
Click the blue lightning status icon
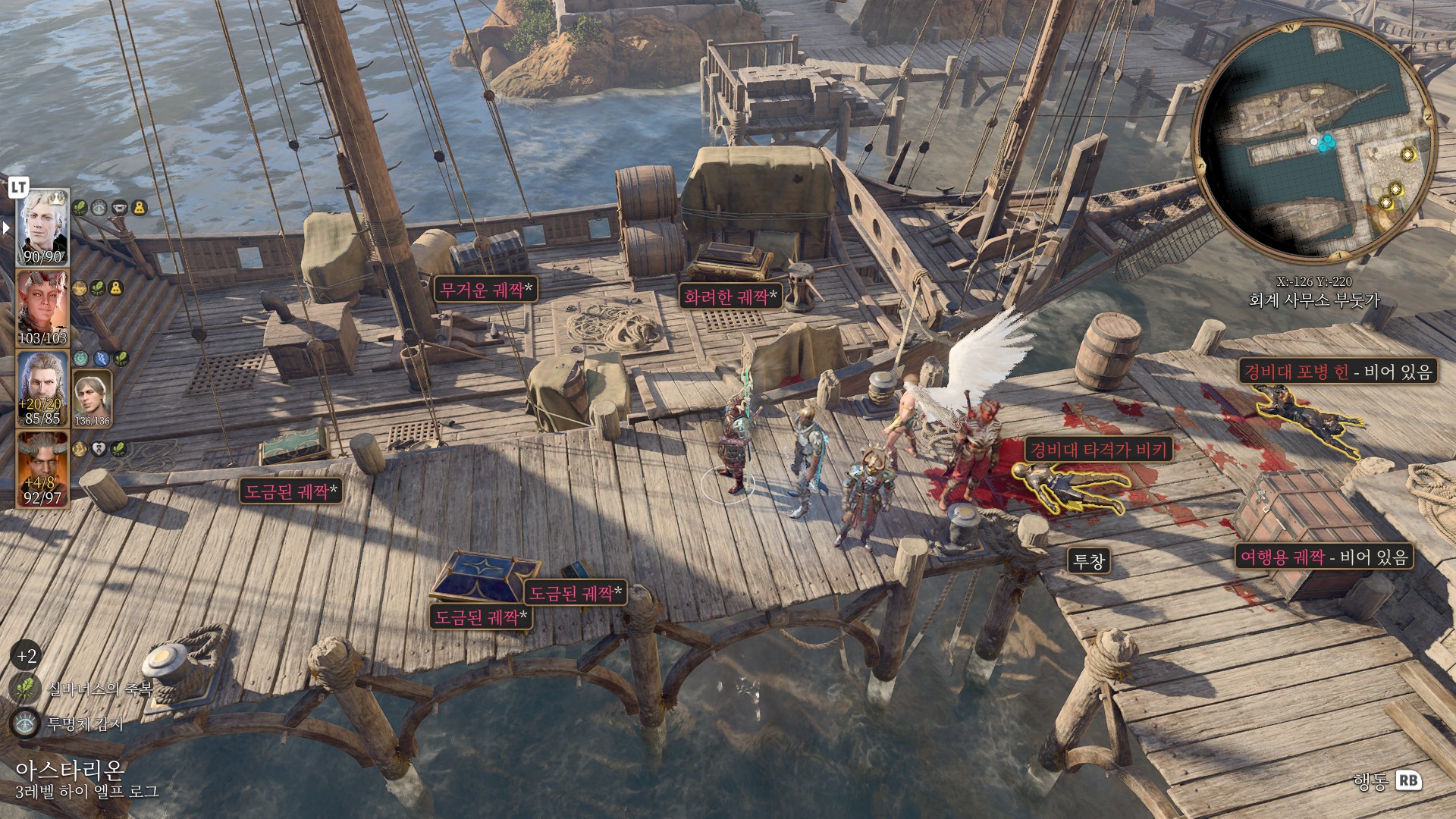(x=102, y=359)
